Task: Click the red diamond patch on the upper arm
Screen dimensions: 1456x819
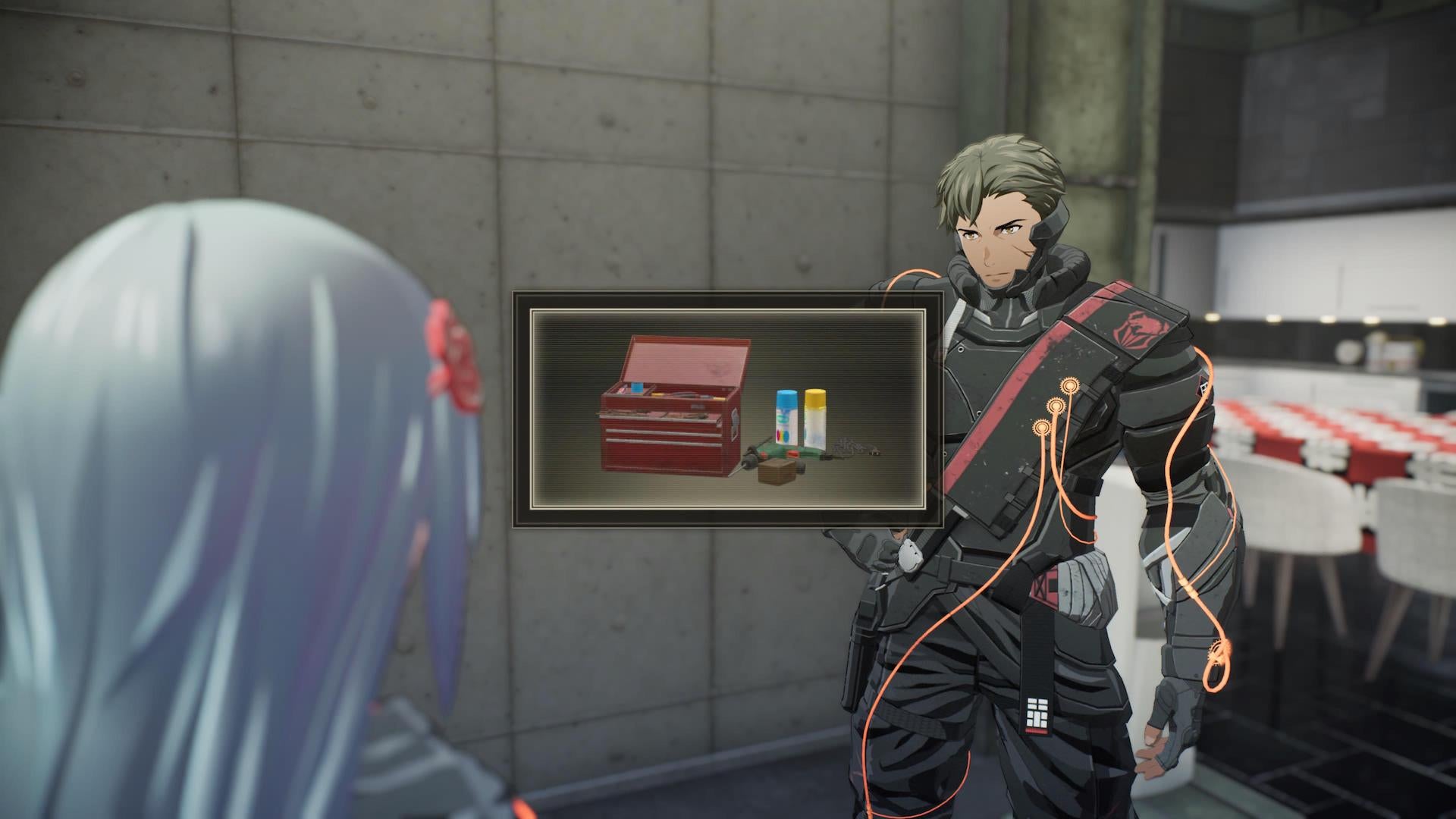Action: point(1202,388)
